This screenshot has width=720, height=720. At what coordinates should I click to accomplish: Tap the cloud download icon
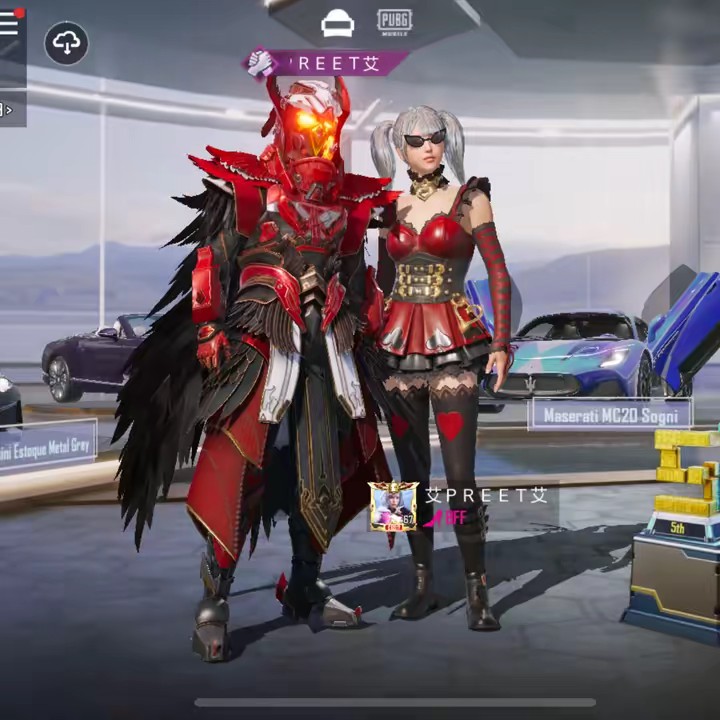[66, 43]
